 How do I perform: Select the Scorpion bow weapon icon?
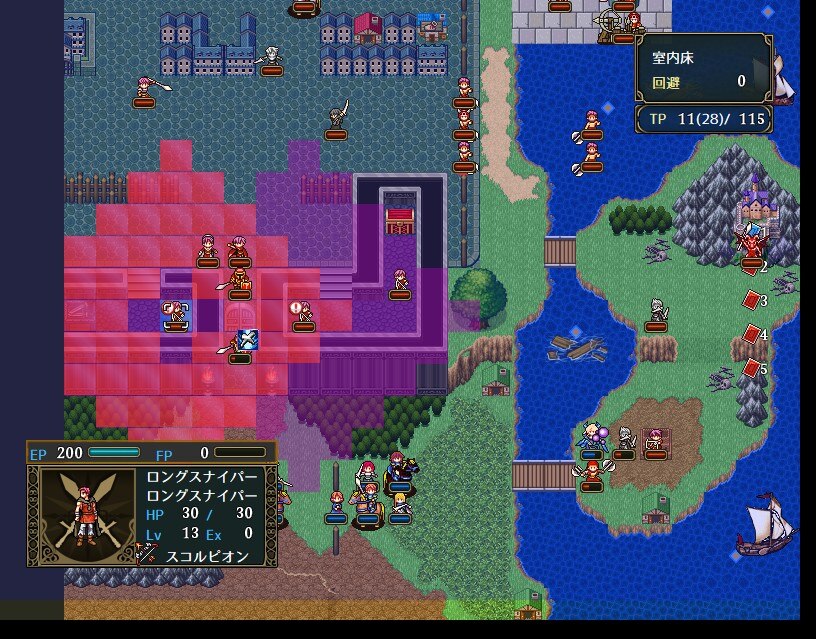point(148,553)
